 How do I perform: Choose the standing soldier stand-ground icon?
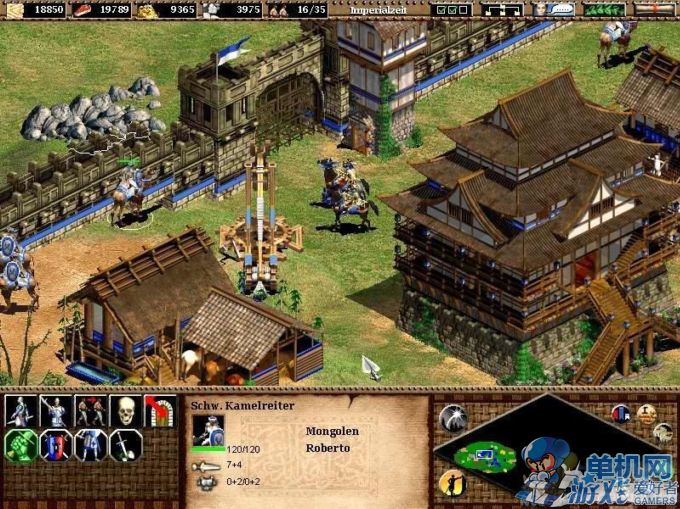(91, 445)
